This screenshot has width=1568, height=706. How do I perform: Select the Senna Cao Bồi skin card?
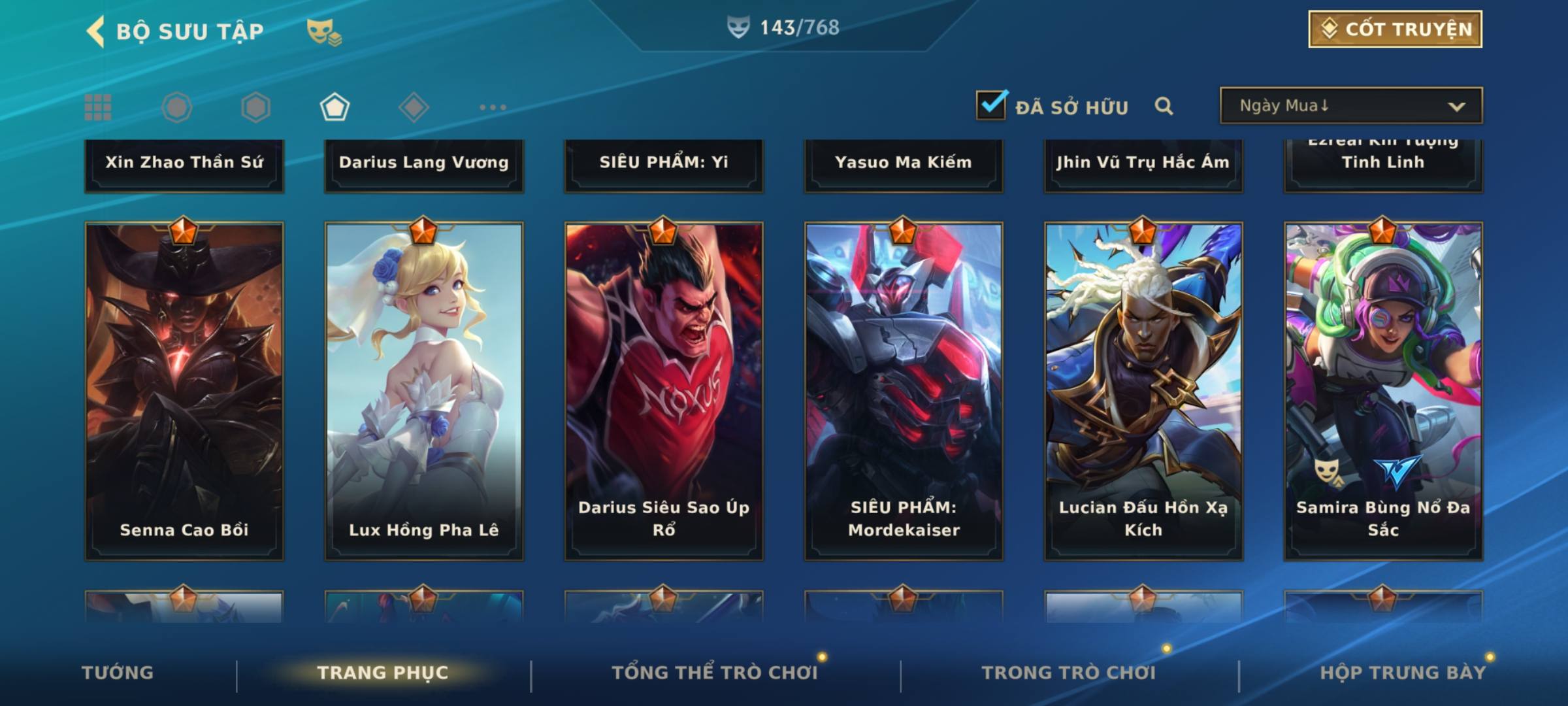184,391
